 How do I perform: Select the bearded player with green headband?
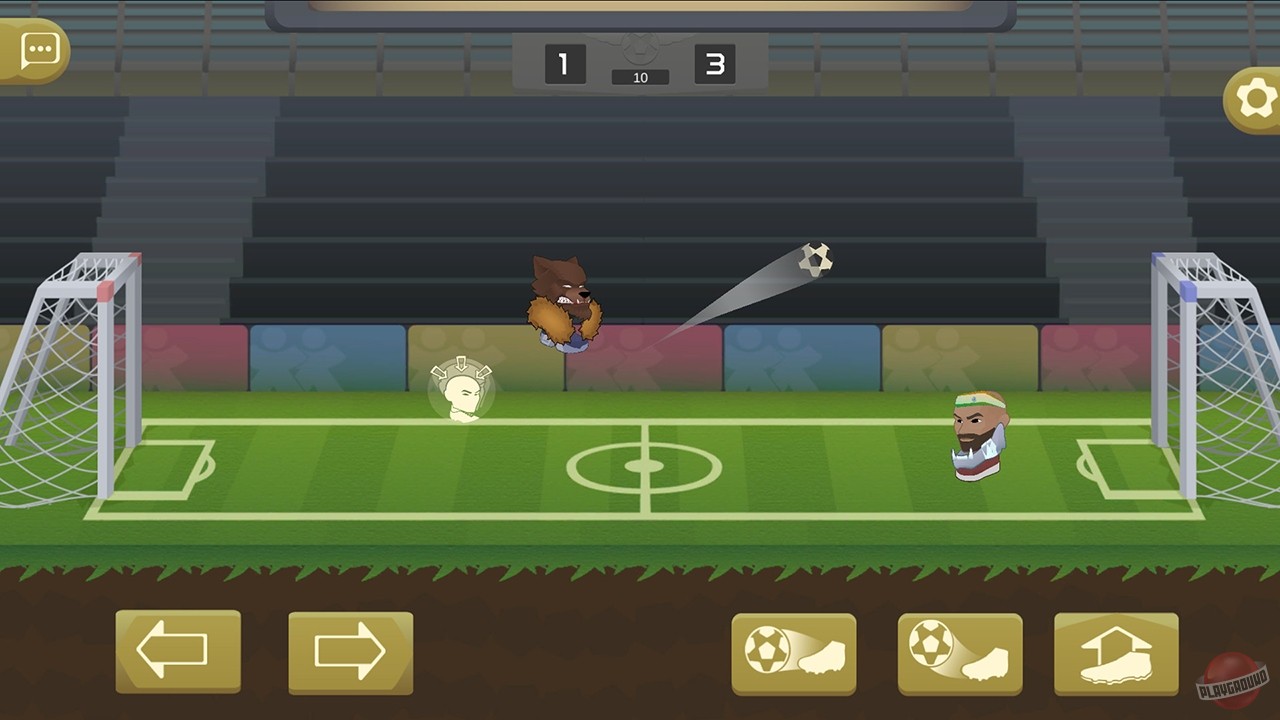978,435
